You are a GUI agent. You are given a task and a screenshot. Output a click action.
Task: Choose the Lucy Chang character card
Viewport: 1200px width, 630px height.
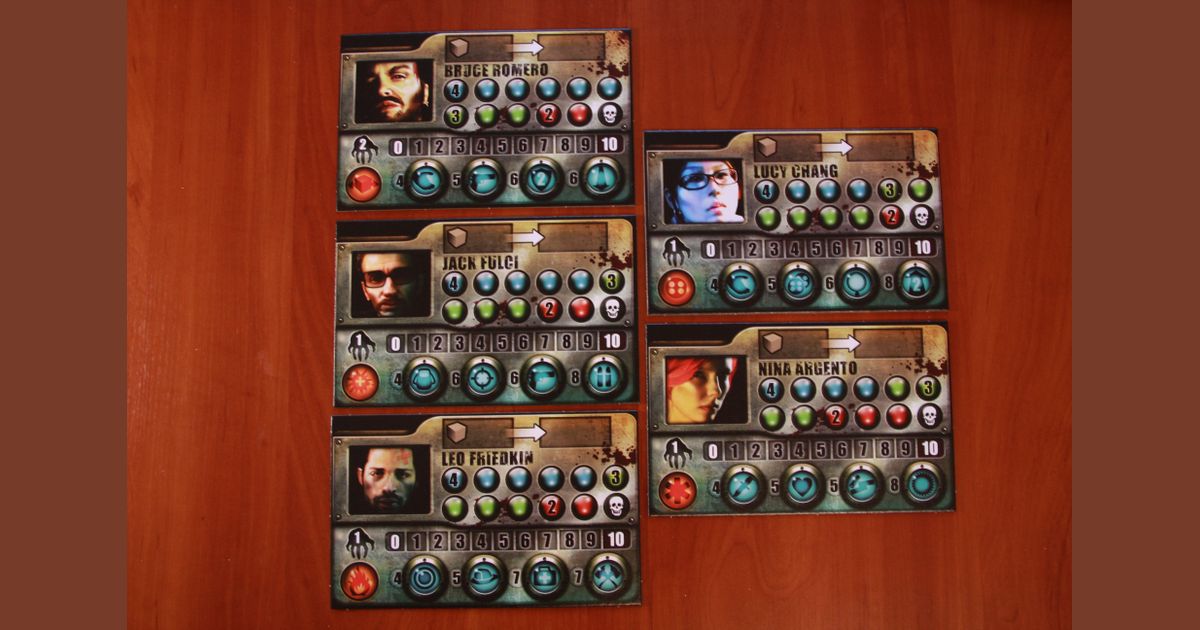click(x=794, y=220)
